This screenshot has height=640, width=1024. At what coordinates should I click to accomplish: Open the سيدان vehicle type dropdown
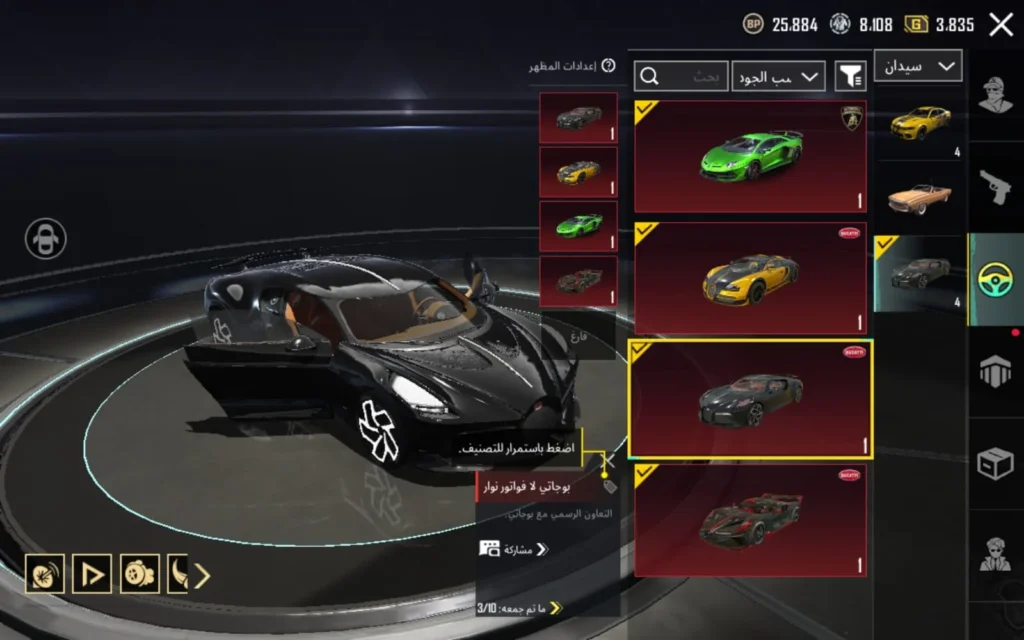(x=918, y=66)
